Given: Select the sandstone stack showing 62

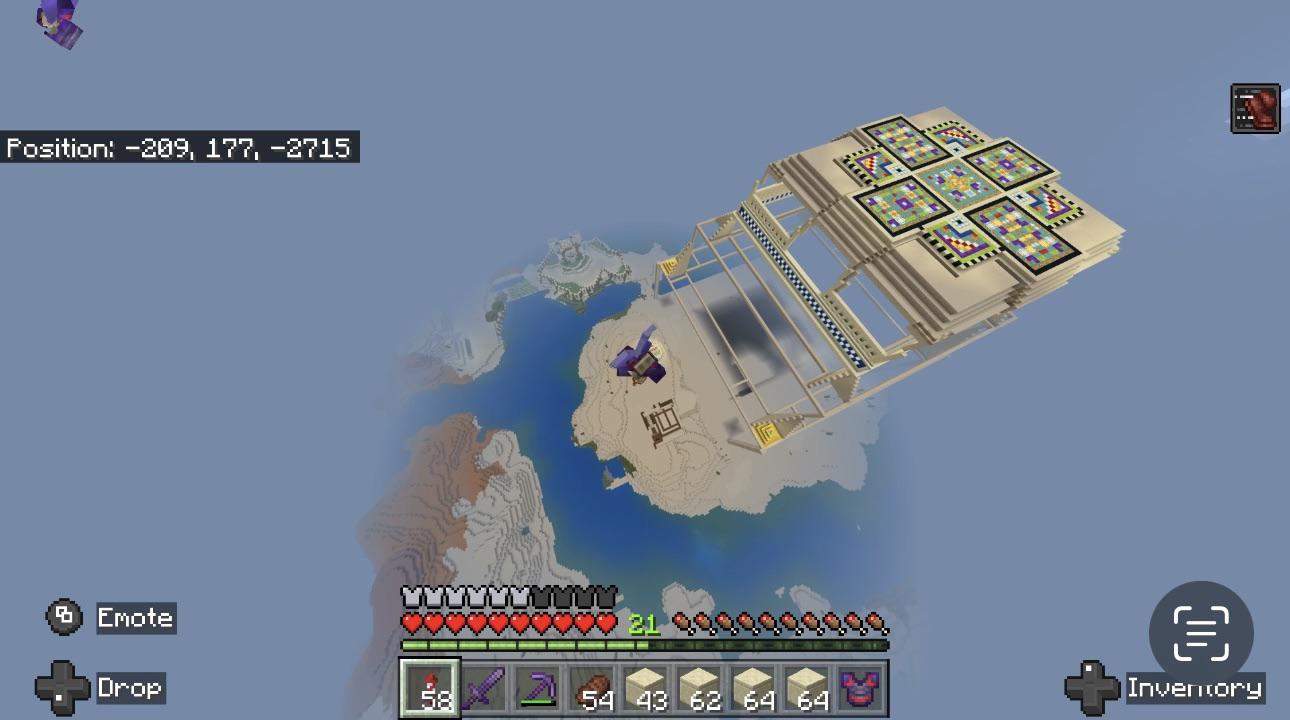Looking at the screenshot, I should point(702,690).
